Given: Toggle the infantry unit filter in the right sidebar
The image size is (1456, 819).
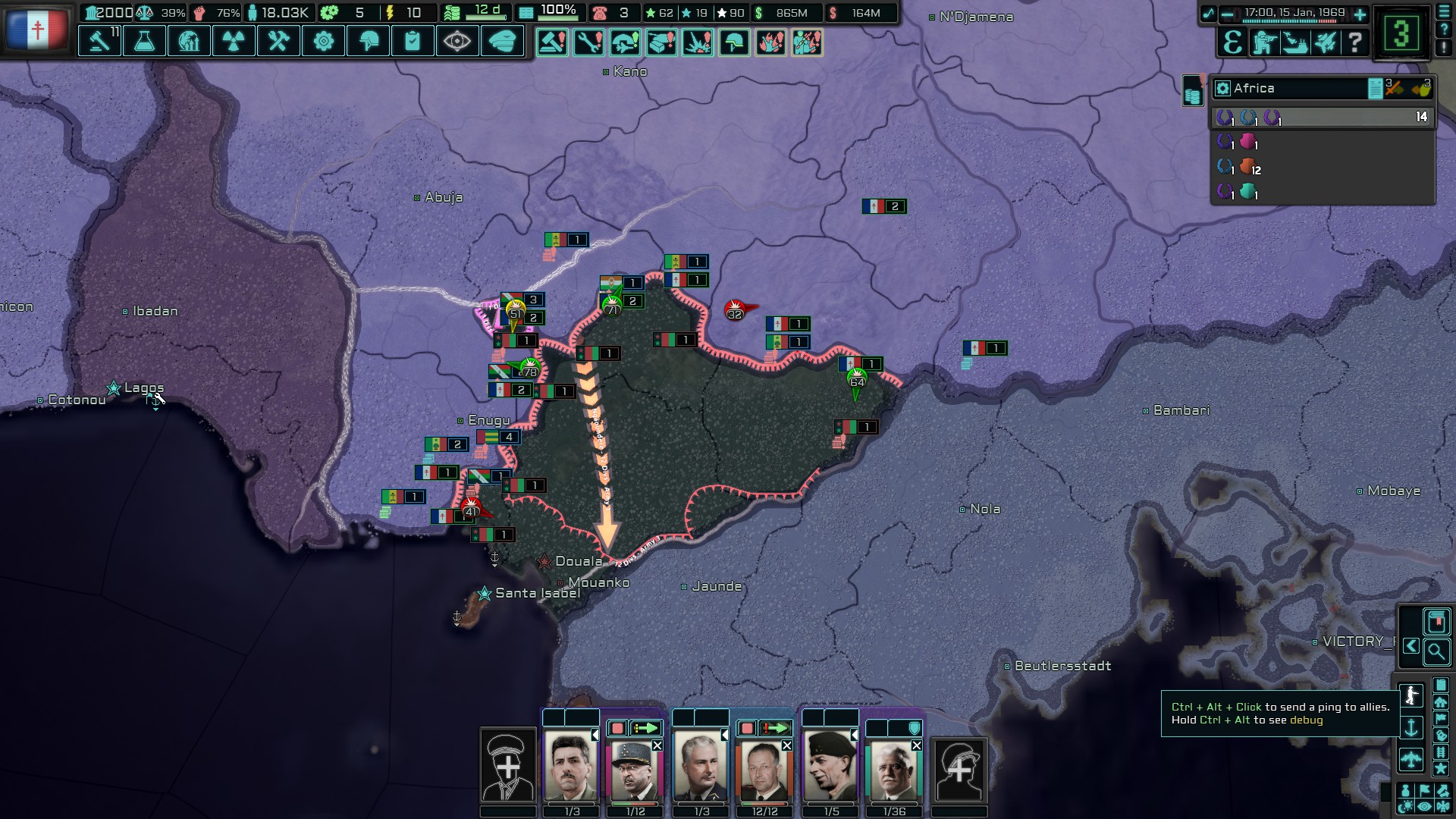Looking at the screenshot, I should tap(1412, 694).
